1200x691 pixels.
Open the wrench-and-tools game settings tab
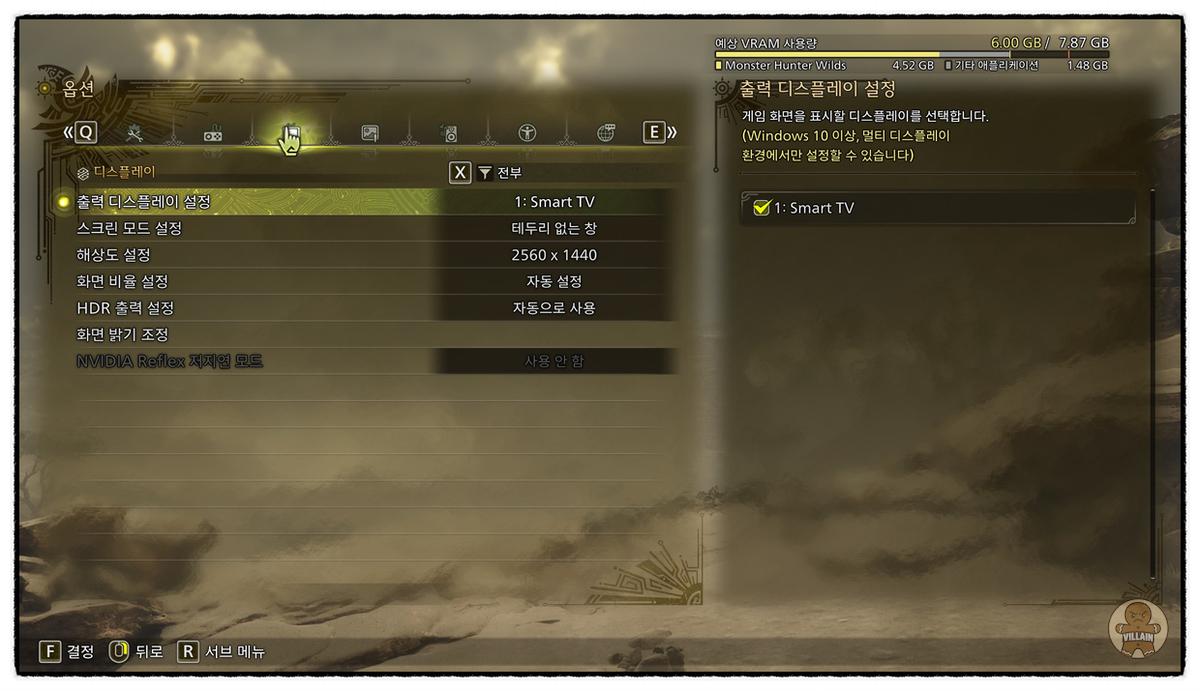[x=135, y=133]
